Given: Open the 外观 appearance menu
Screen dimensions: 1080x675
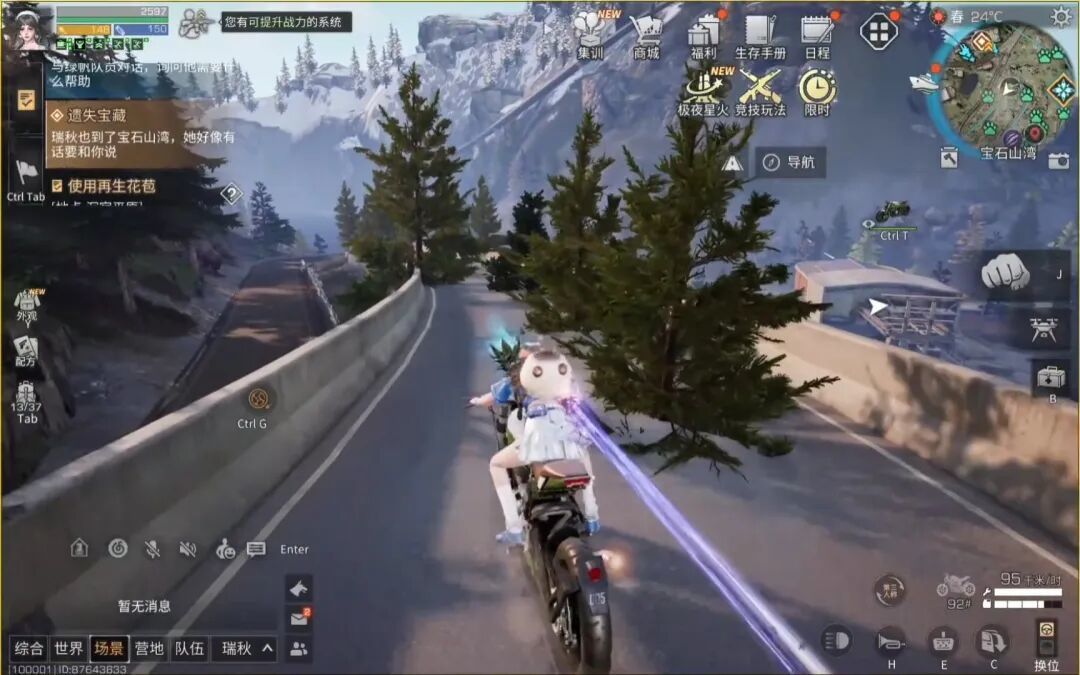Looking at the screenshot, I should pos(27,304).
